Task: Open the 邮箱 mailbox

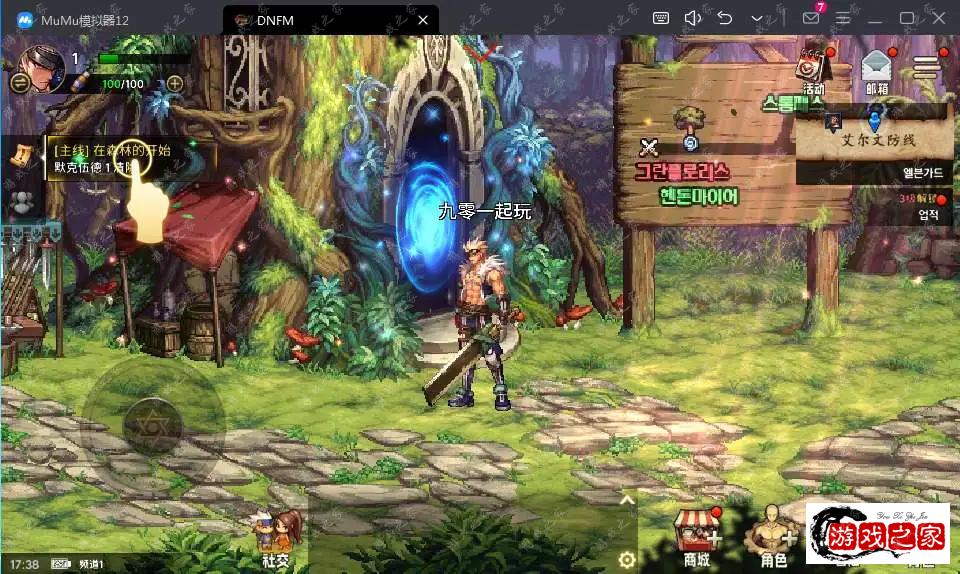Action: click(876, 70)
